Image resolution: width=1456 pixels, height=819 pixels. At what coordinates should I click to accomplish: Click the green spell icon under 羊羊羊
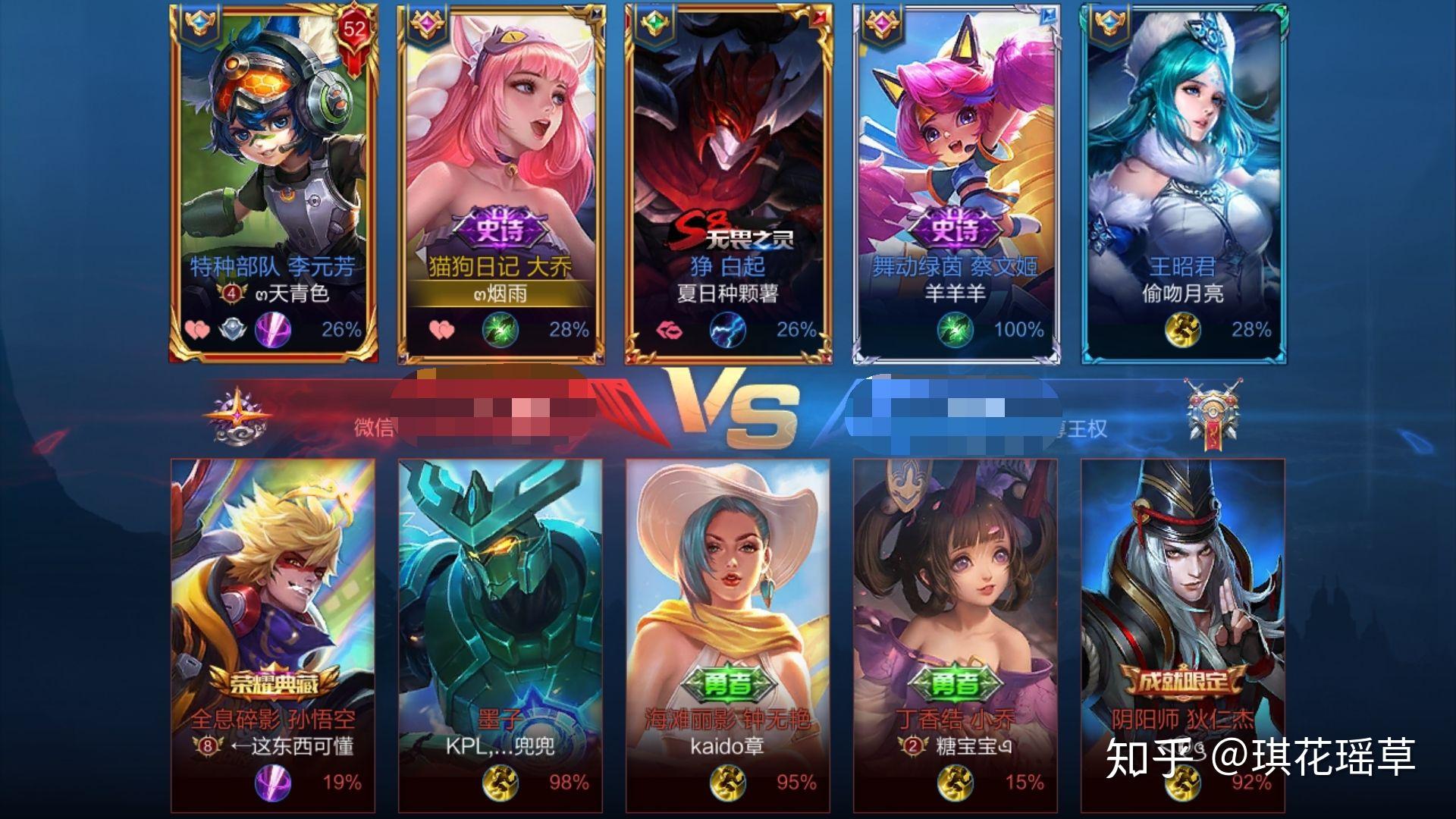(955, 330)
